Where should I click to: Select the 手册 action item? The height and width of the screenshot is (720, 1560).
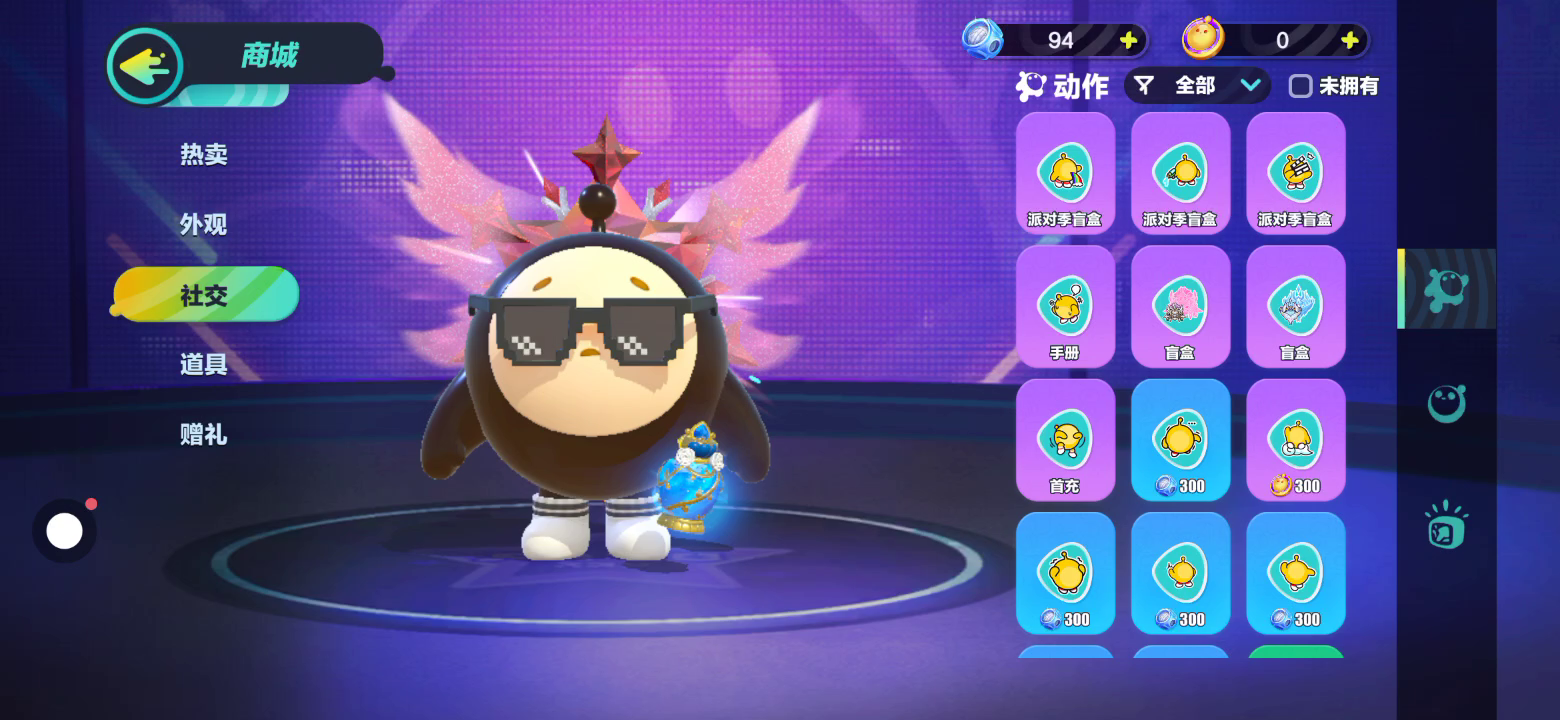click(x=1065, y=307)
